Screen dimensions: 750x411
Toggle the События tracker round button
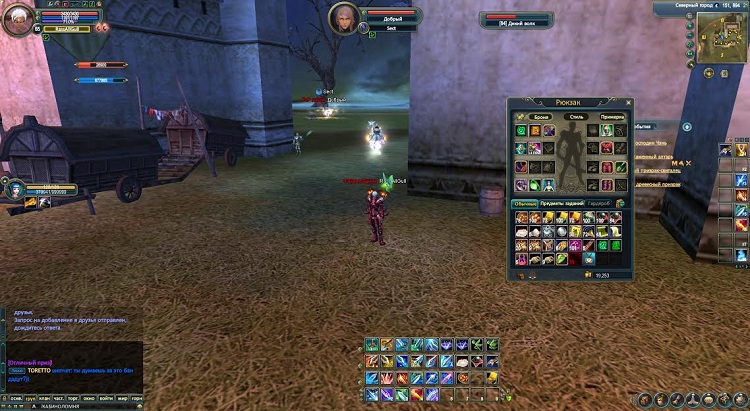687,127
